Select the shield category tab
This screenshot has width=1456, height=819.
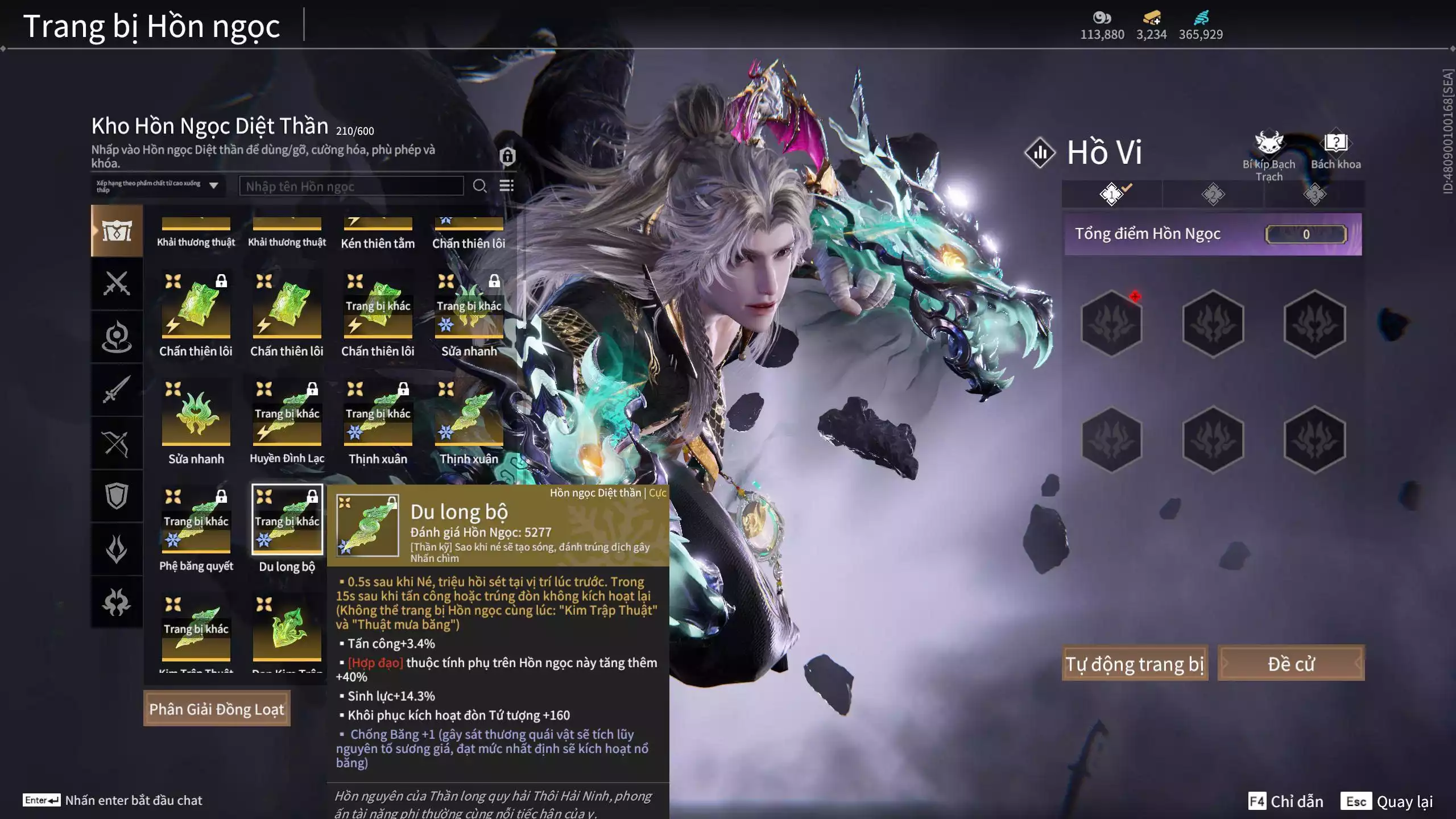[117, 496]
